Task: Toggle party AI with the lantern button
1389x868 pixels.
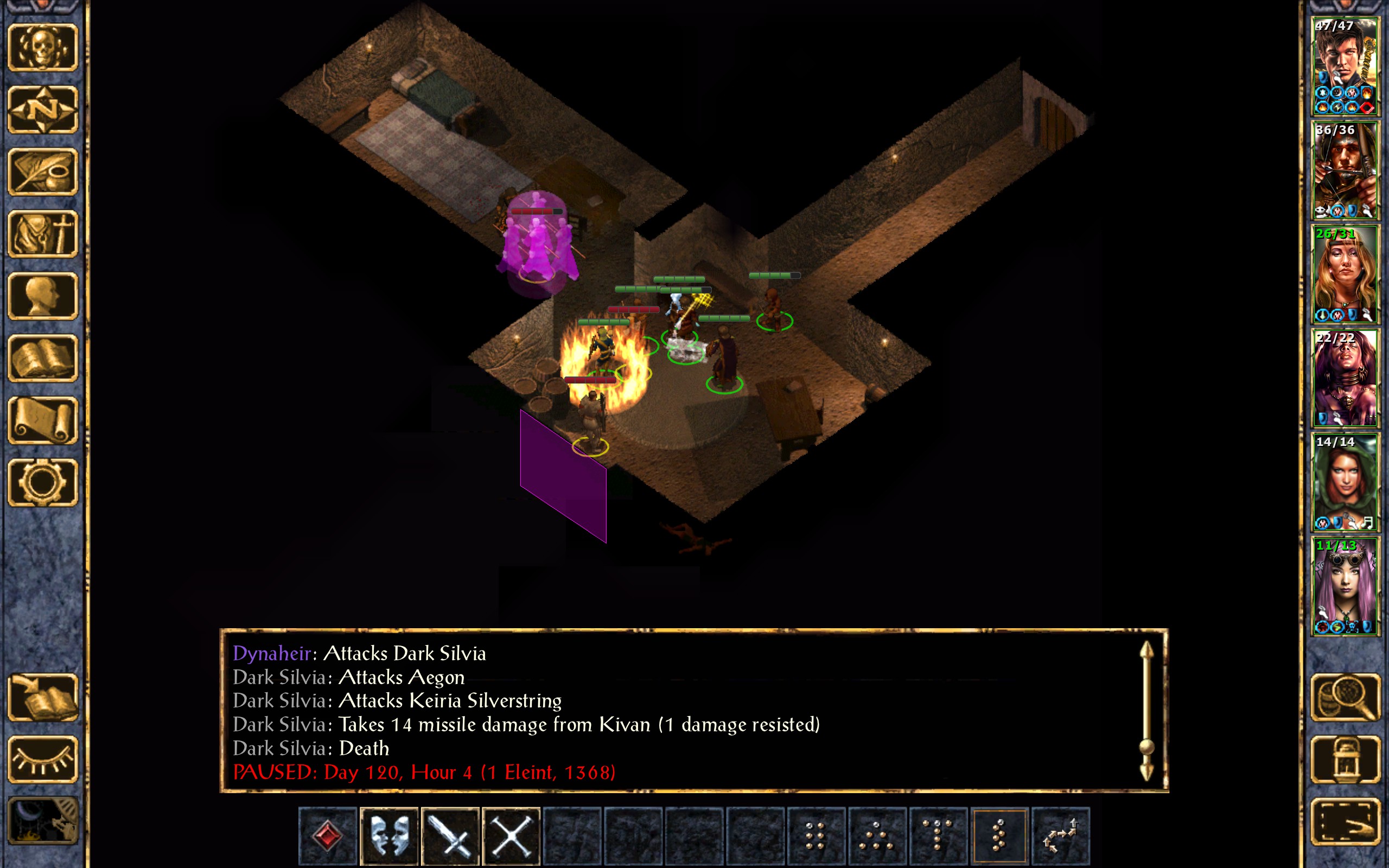Action: [x=1345, y=759]
